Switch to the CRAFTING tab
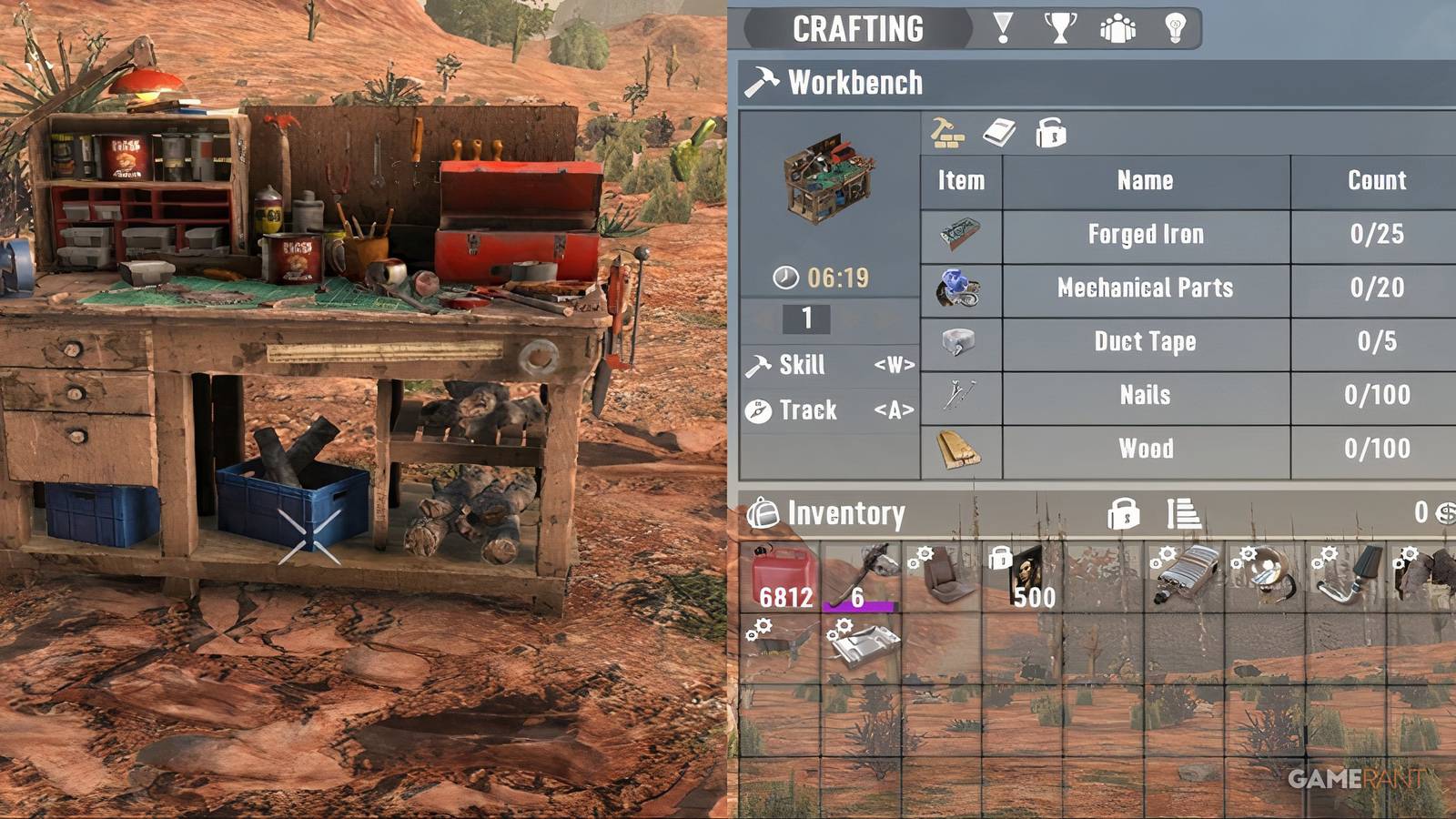1456x819 pixels. (x=857, y=27)
